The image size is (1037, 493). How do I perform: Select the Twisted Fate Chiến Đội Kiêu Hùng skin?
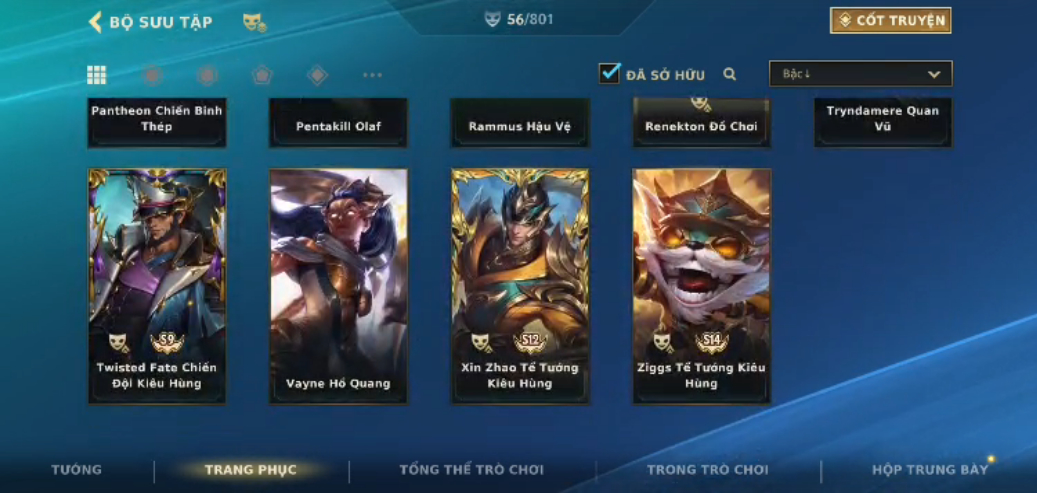[157, 286]
